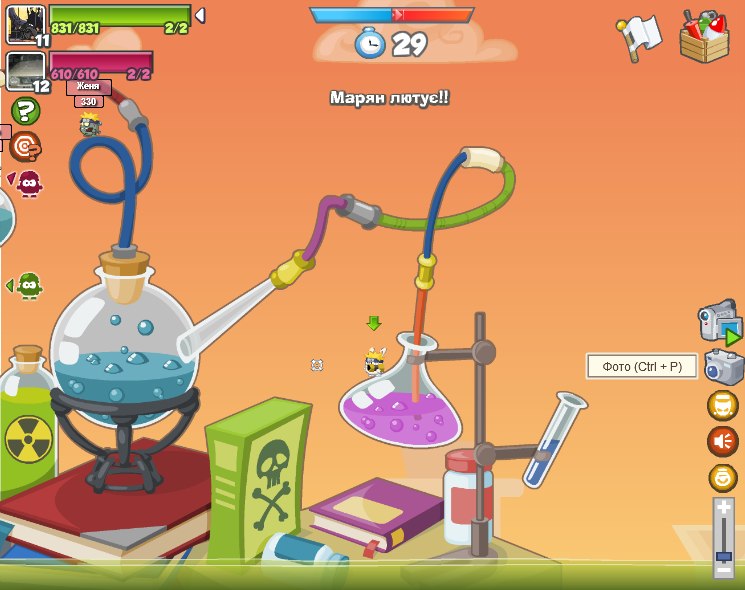Open the green question mark help
This screenshot has height=590, width=745.
(25, 111)
